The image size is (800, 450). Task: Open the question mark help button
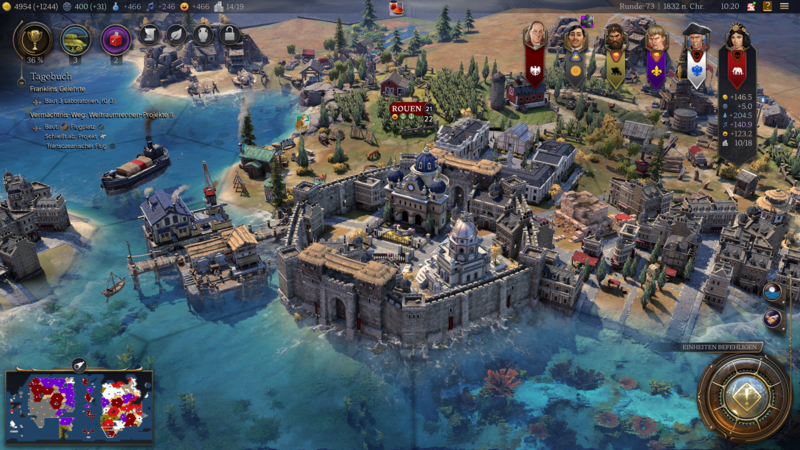[768, 6]
